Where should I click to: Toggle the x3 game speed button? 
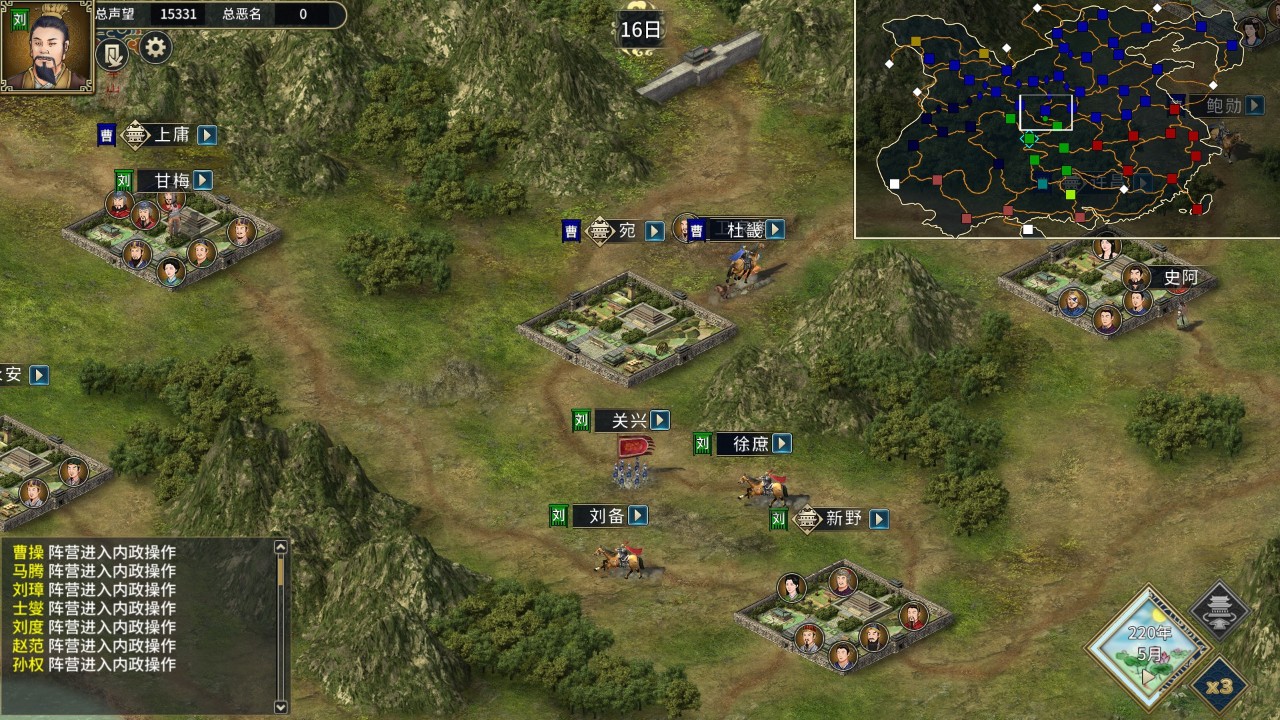1219,687
